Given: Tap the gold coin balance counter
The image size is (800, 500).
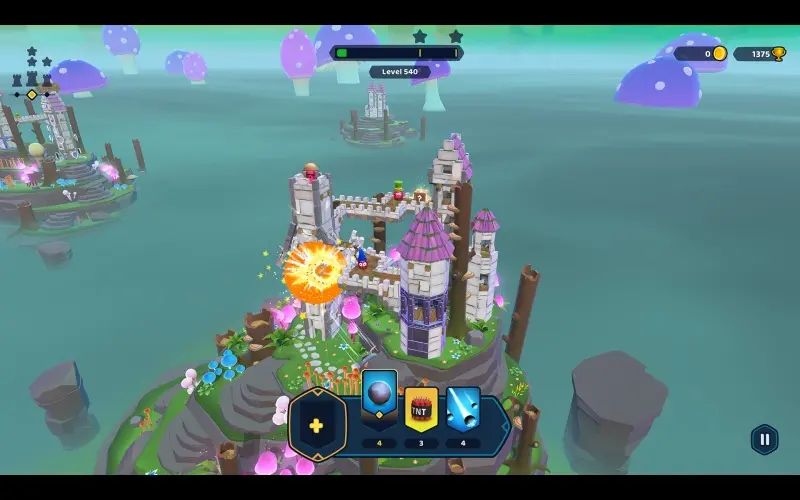Looking at the screenshot, I should point(700,54).
